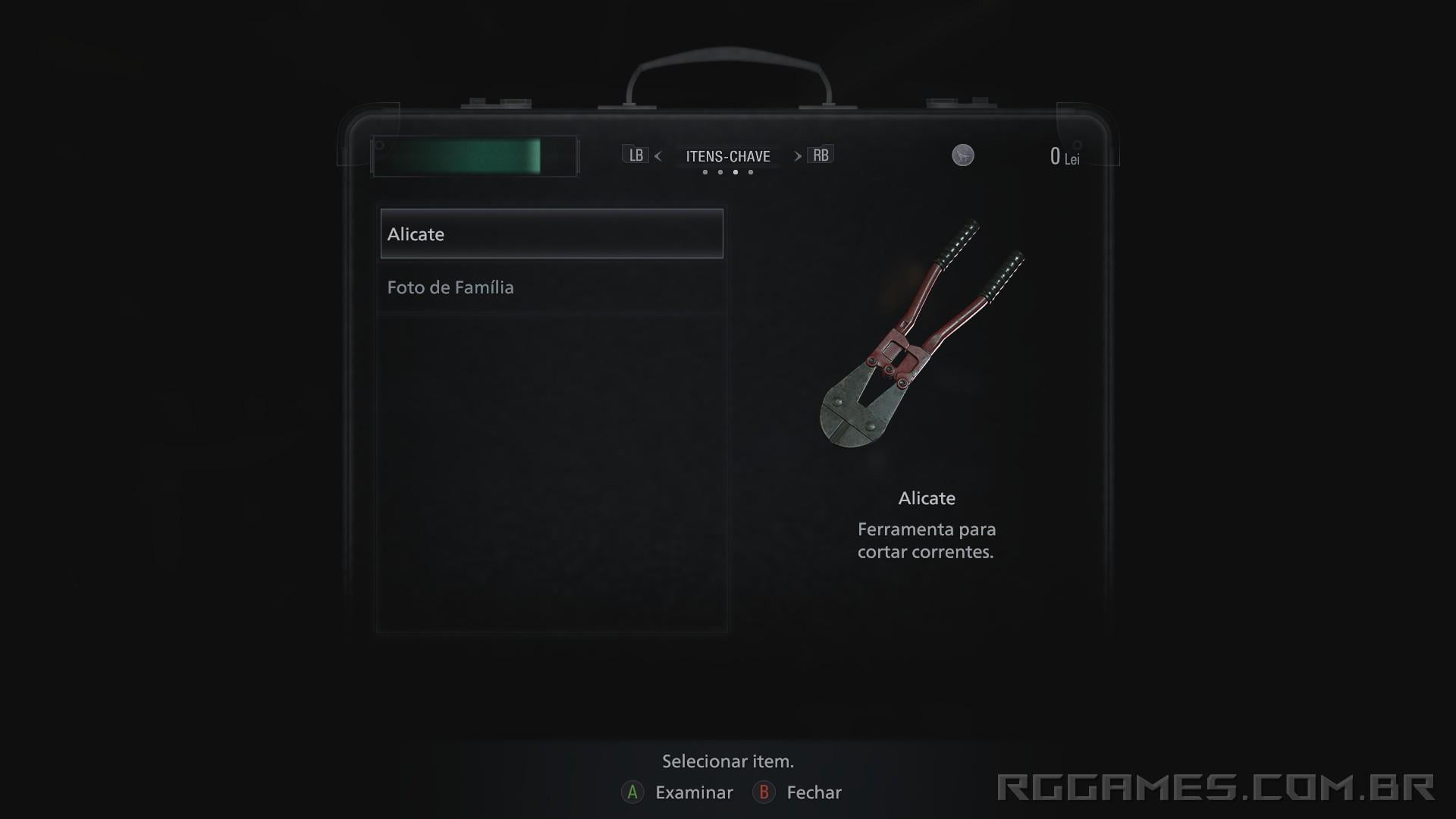The image size is (1456, 819).
Task: Click the right arrow beside ITENS-CHAVE
Action: (797, 156)
